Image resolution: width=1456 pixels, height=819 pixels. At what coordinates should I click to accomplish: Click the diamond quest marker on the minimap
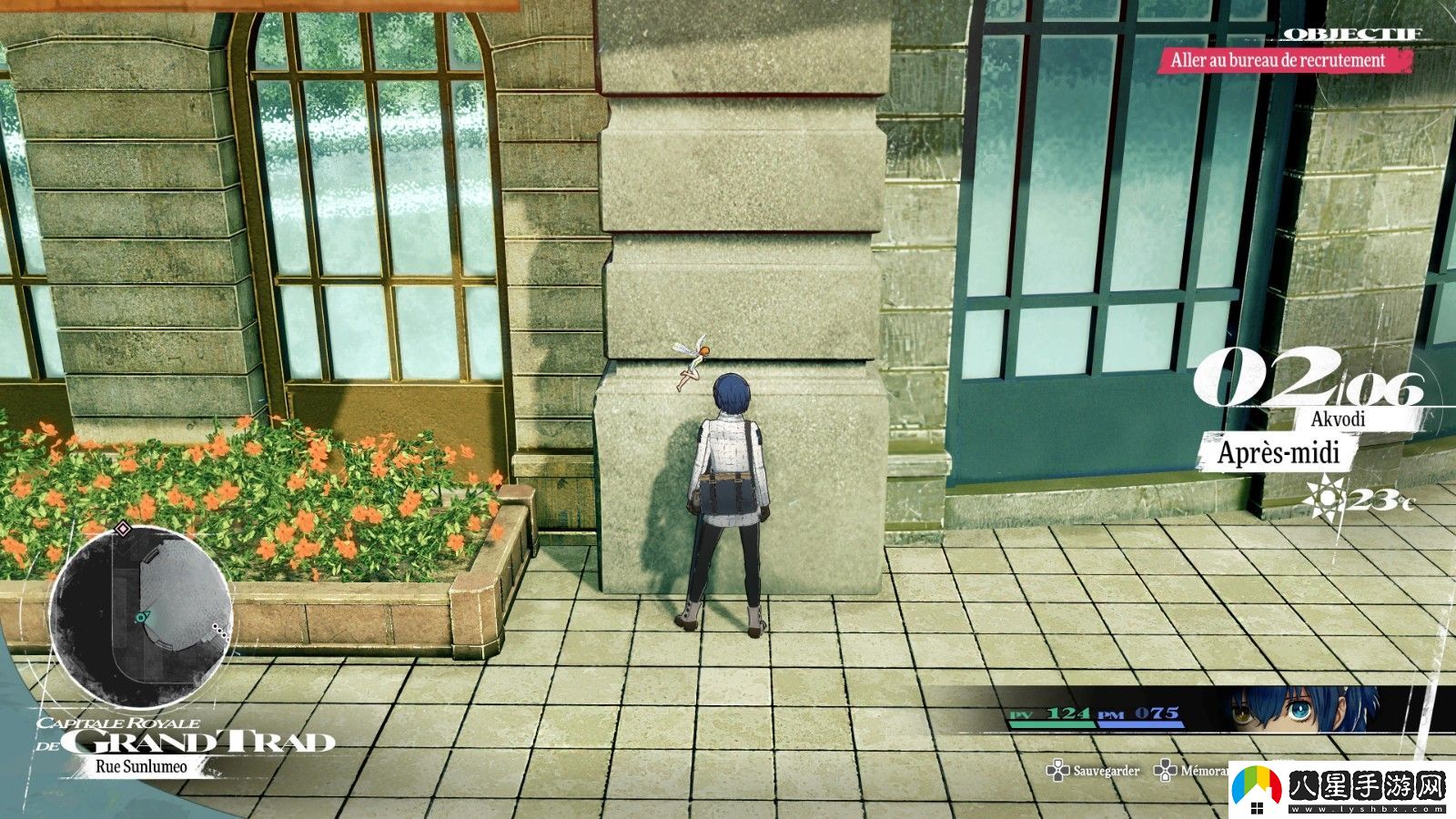[123, 528]
